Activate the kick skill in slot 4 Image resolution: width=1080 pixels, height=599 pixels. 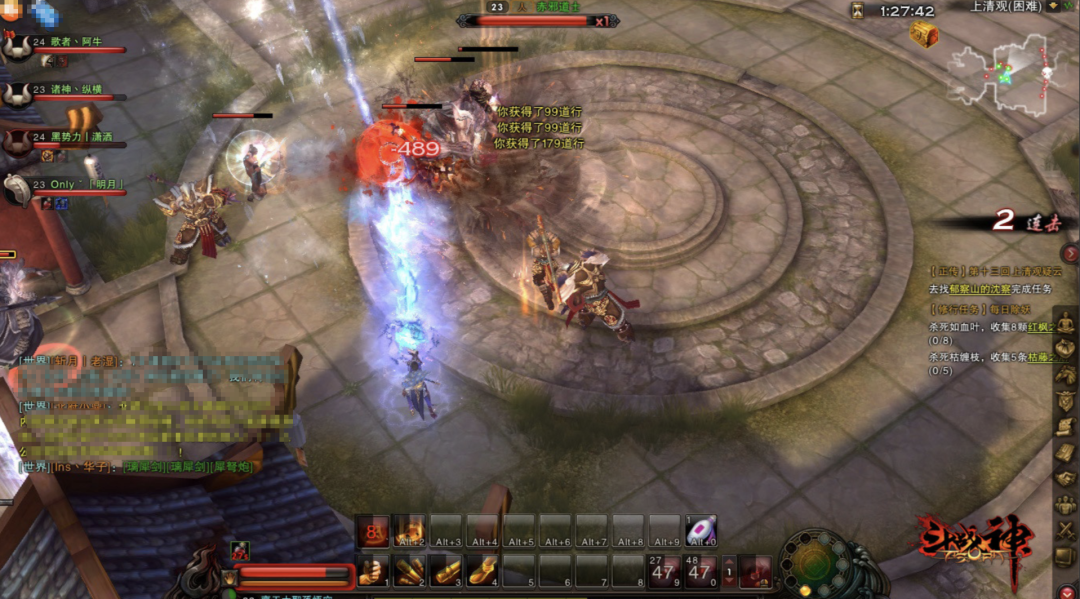pyautogui.click(x=482, y=572)
